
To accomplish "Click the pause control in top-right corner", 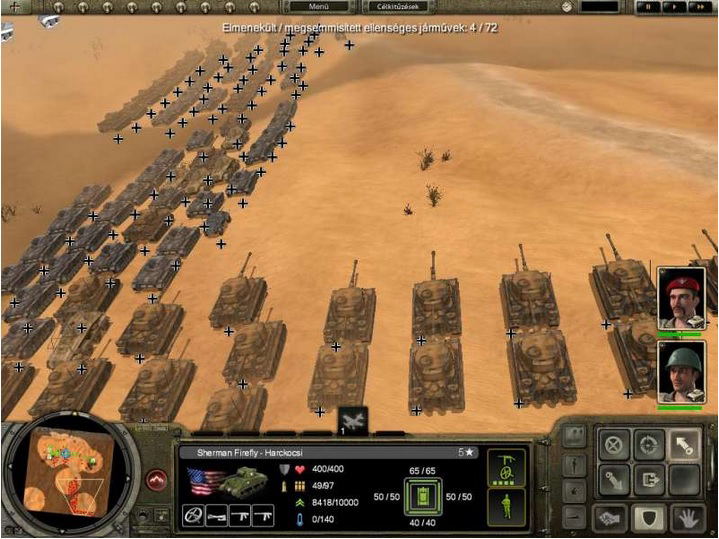I will [x=650, y=7].
